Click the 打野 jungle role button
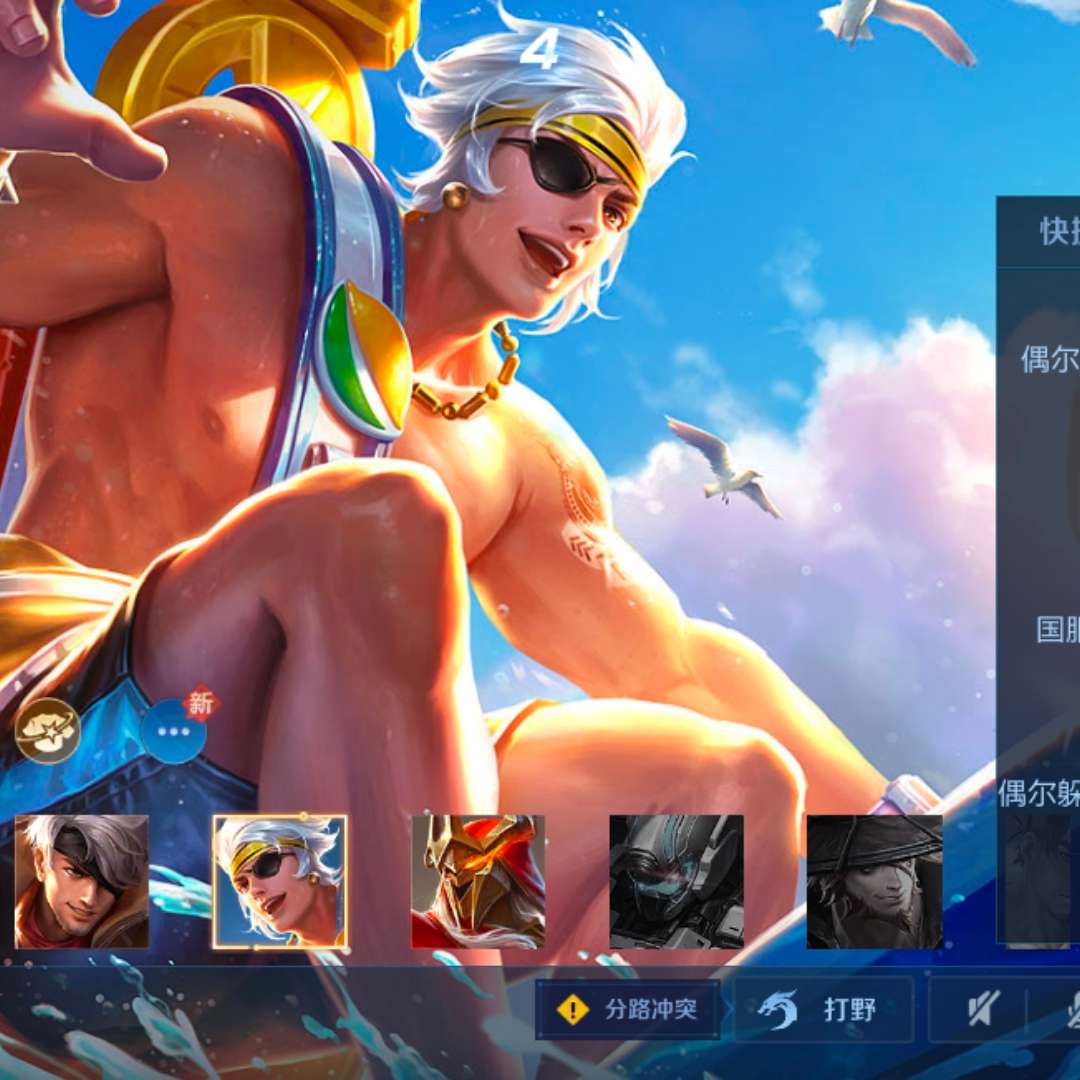 [824, 1009]
